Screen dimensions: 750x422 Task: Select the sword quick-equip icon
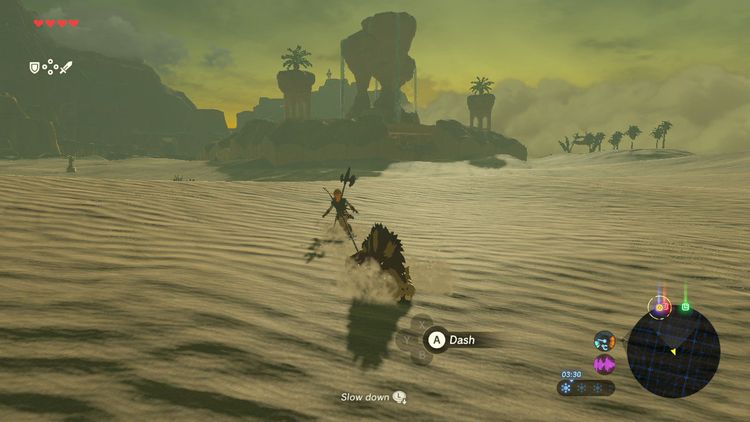coord(66,68)
